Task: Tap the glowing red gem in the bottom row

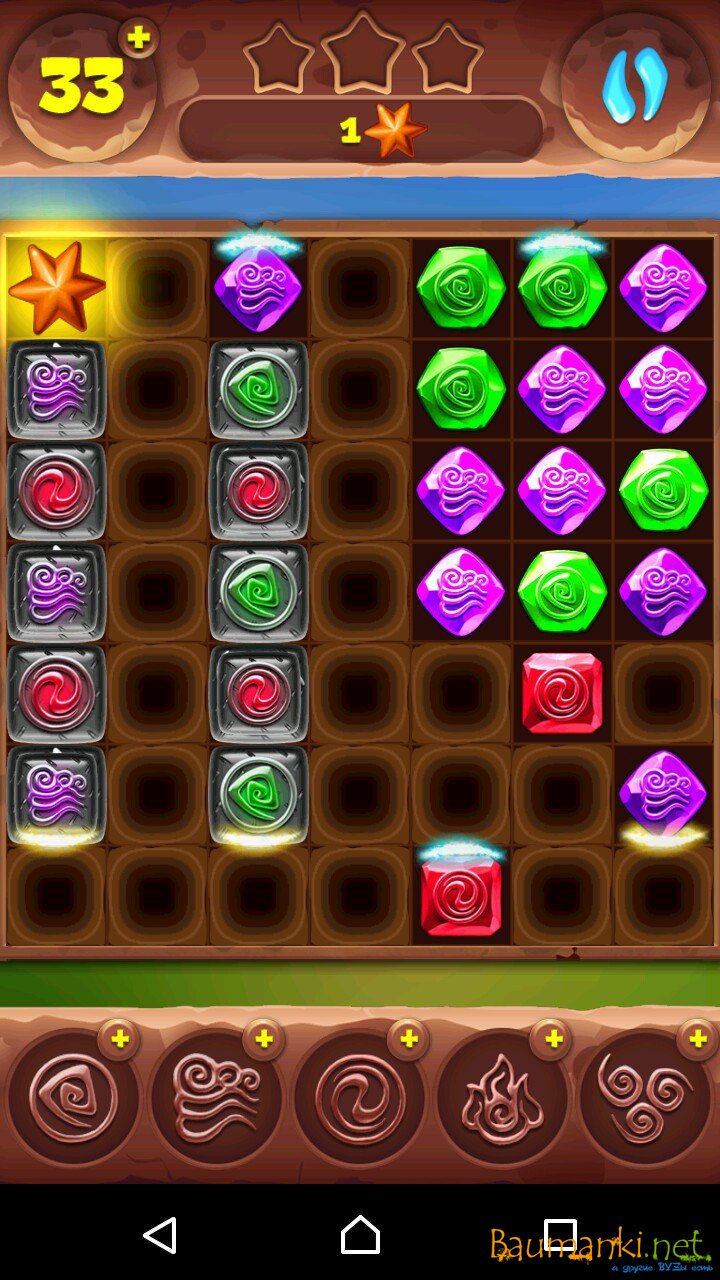Action: tap(461, 896)
